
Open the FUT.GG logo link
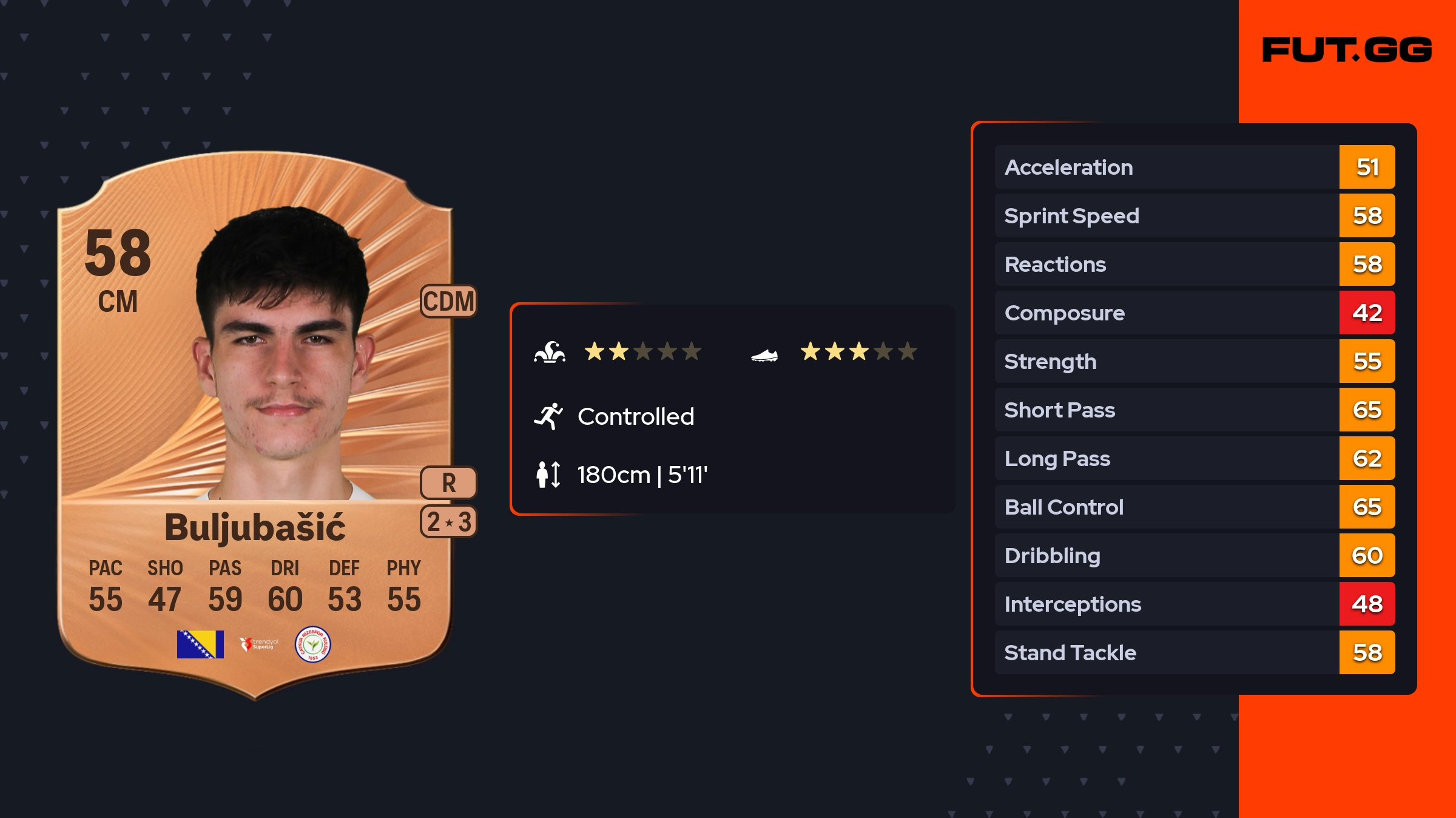pos(1347,50)
